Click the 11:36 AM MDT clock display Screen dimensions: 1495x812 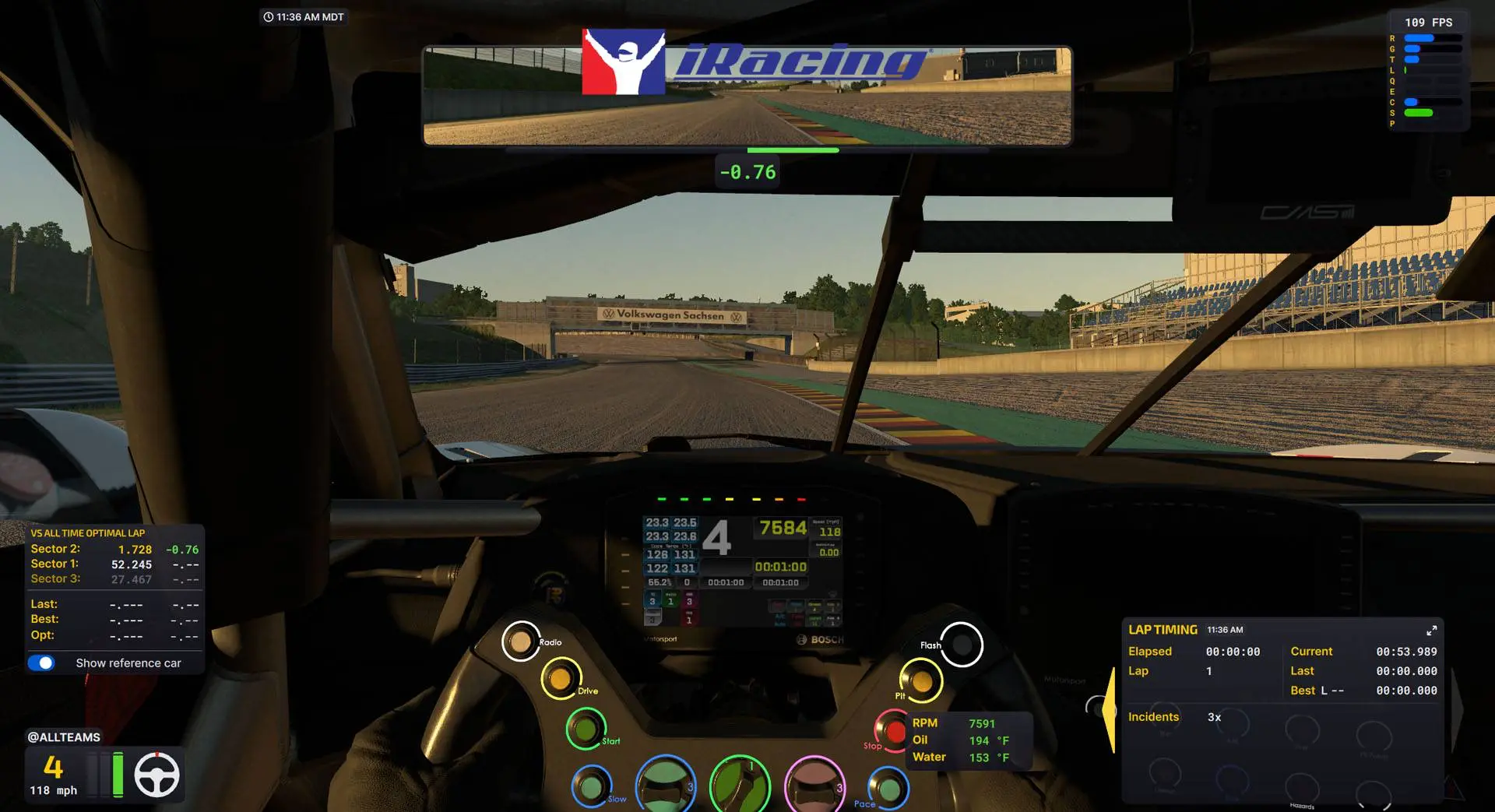(x=304, y=16)
